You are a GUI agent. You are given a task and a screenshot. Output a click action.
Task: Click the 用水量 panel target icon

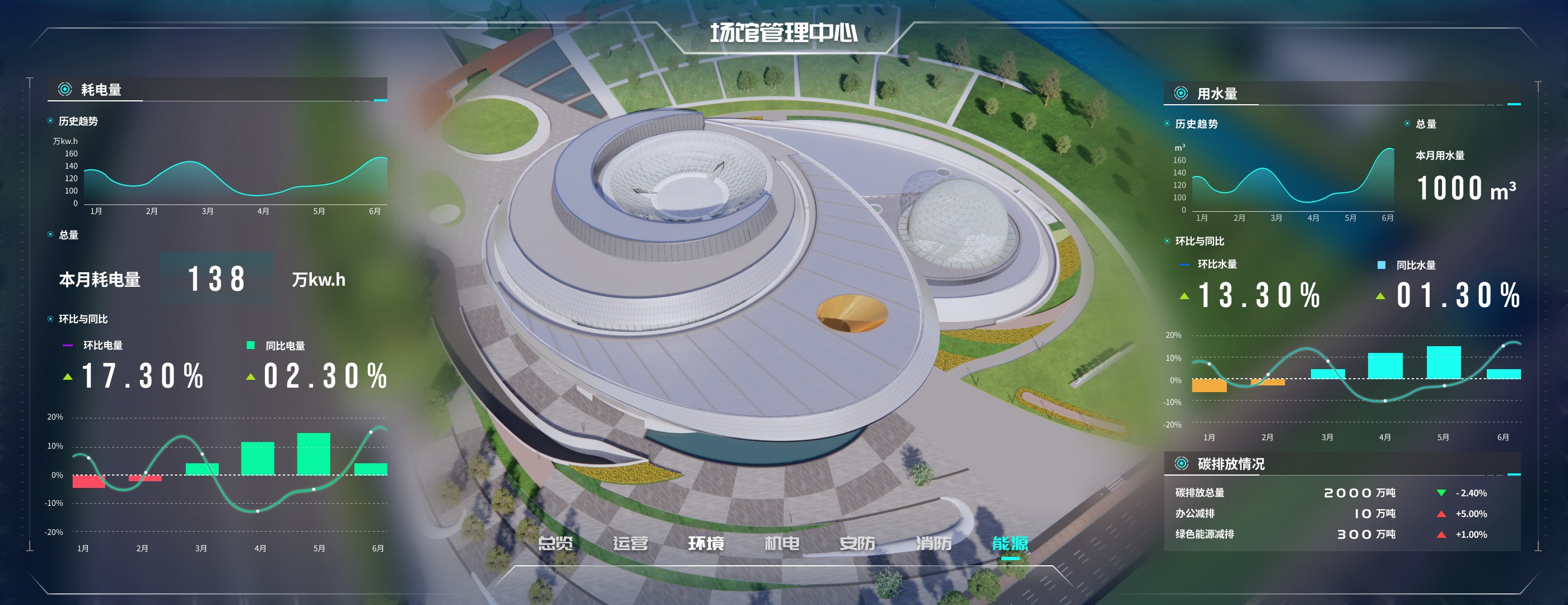point(1182,94)
